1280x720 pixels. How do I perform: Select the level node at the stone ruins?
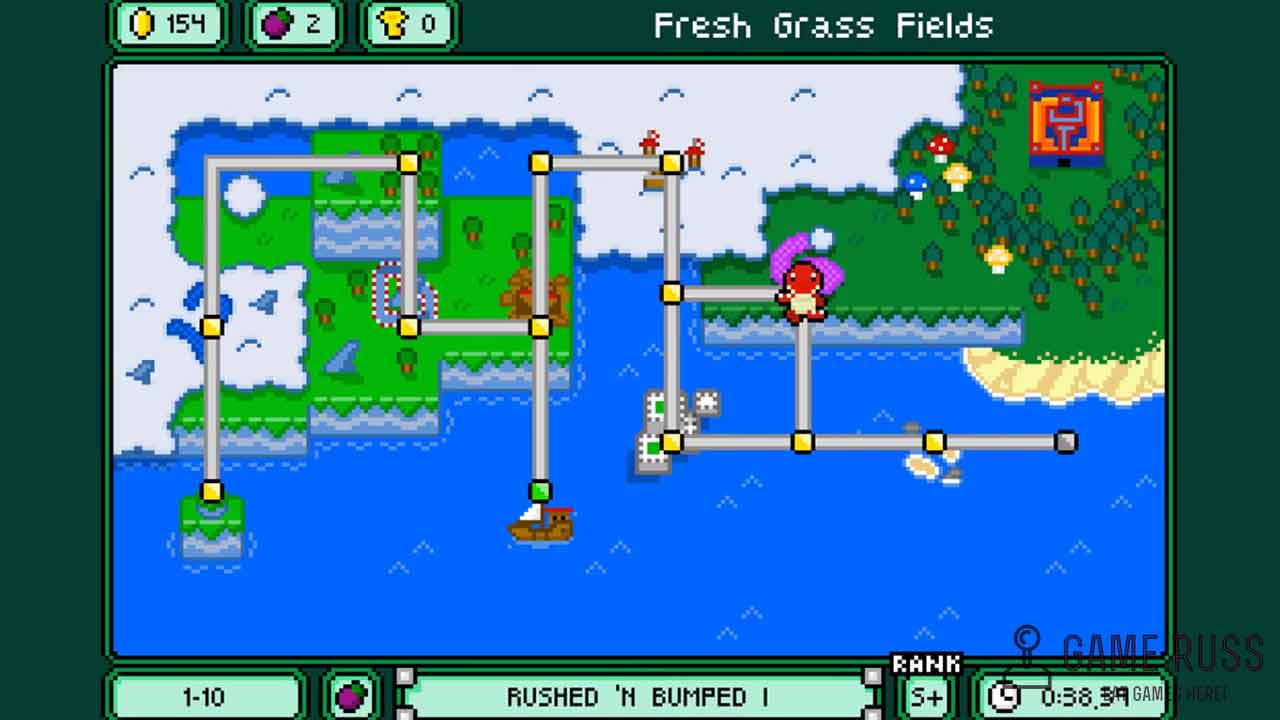672,441
